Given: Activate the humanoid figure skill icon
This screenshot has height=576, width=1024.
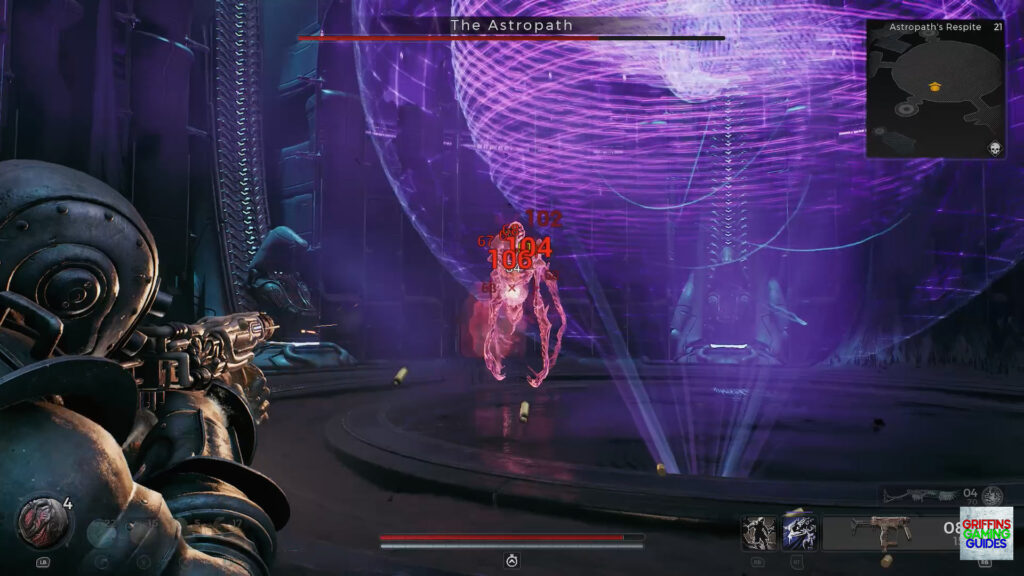Looking at the screenshot, I should pos(759,532).
